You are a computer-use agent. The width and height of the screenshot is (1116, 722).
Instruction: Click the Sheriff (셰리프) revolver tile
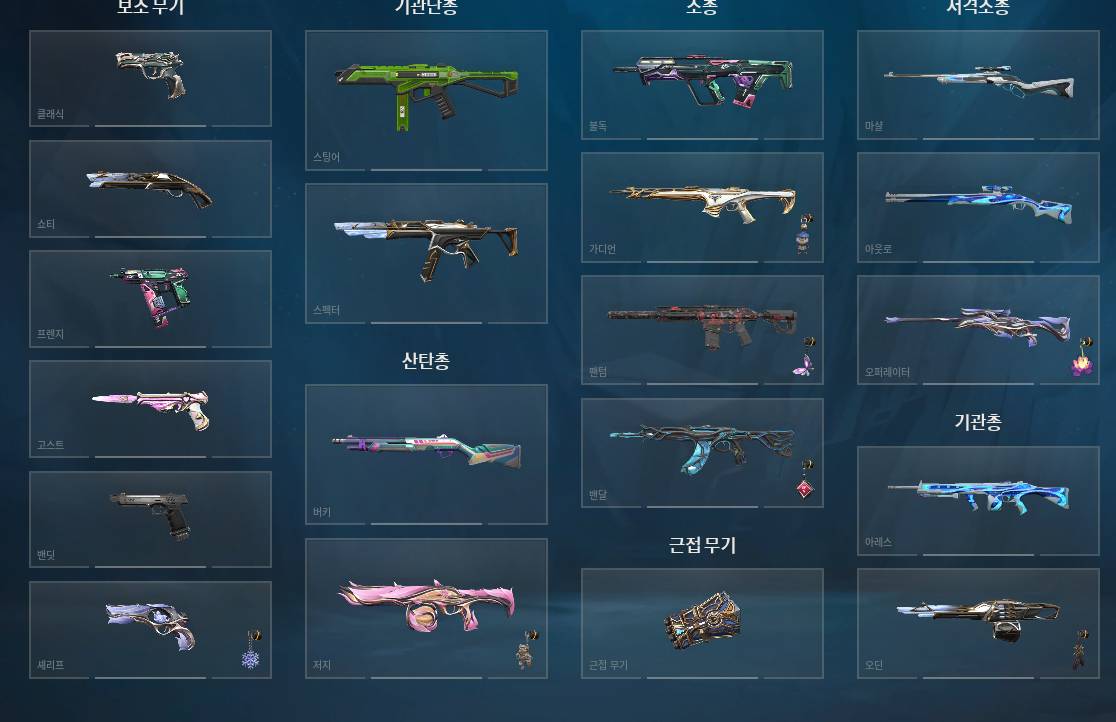point(150,630)
